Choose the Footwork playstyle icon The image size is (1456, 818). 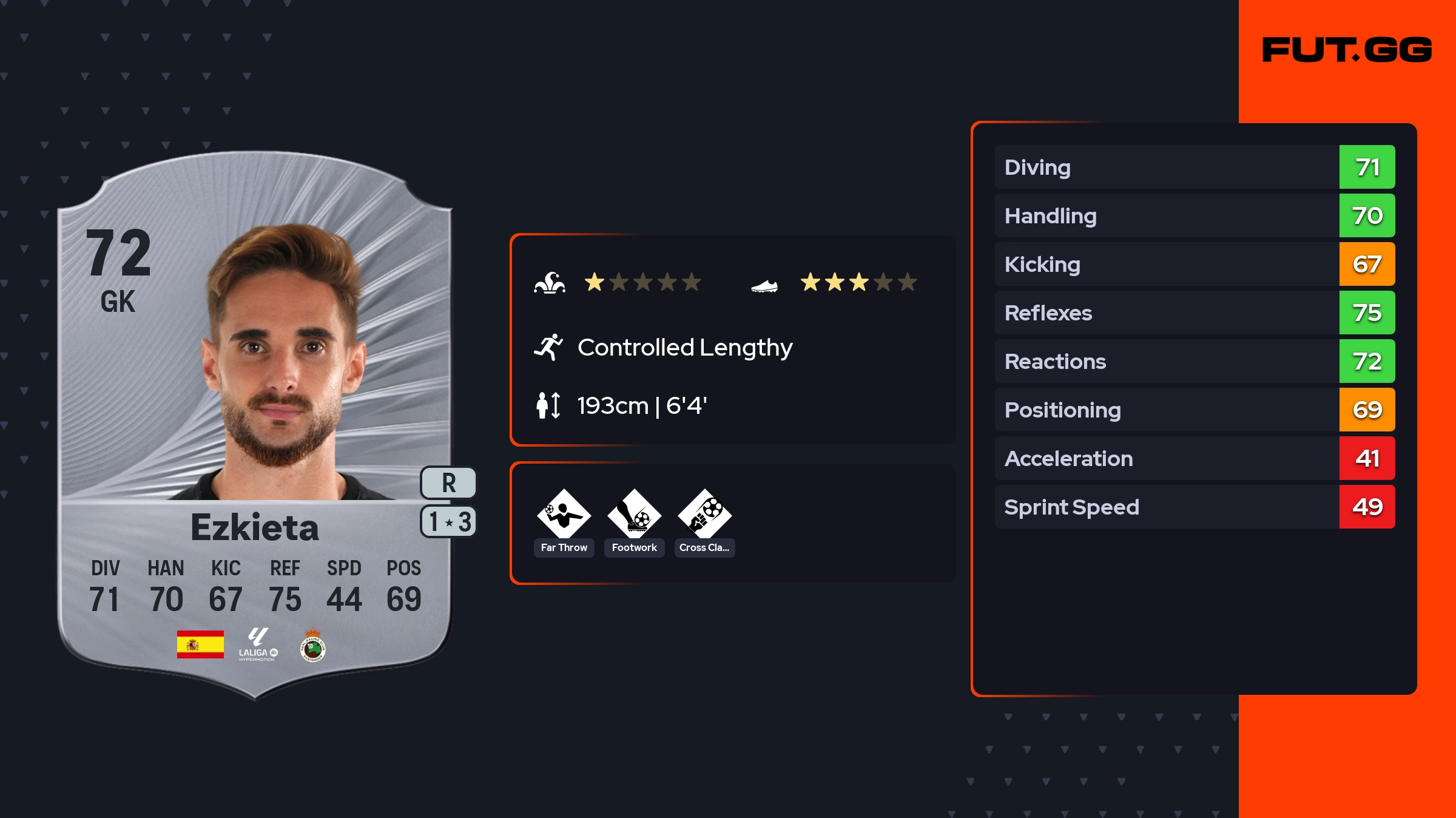pos(634,515)
